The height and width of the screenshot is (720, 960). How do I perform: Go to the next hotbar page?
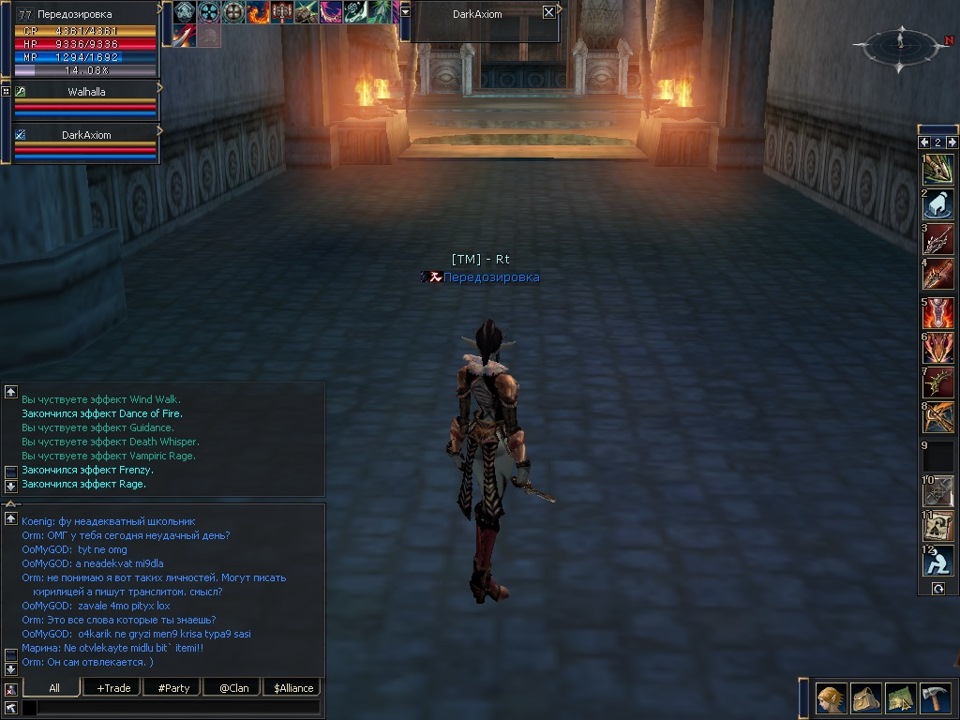coord(952,142)
